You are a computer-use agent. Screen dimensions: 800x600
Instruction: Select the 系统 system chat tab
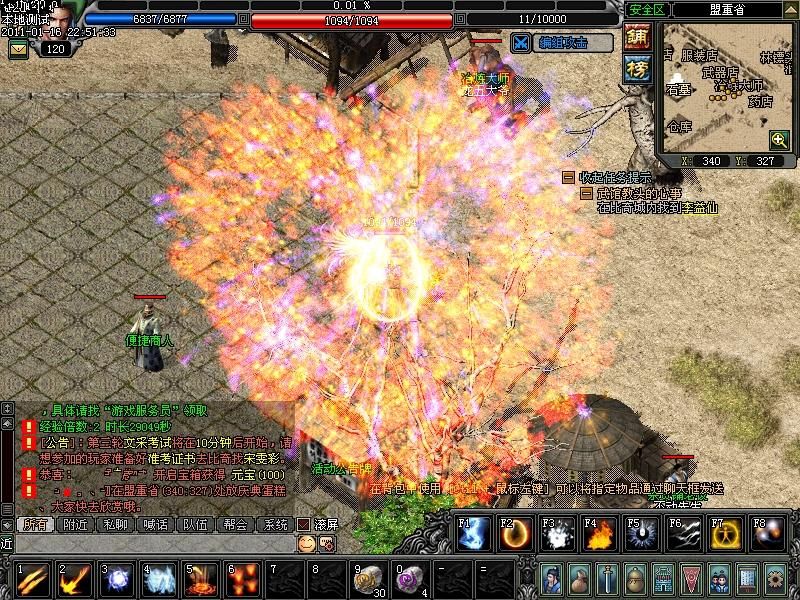pyautogui.click(x=274, y=524)
